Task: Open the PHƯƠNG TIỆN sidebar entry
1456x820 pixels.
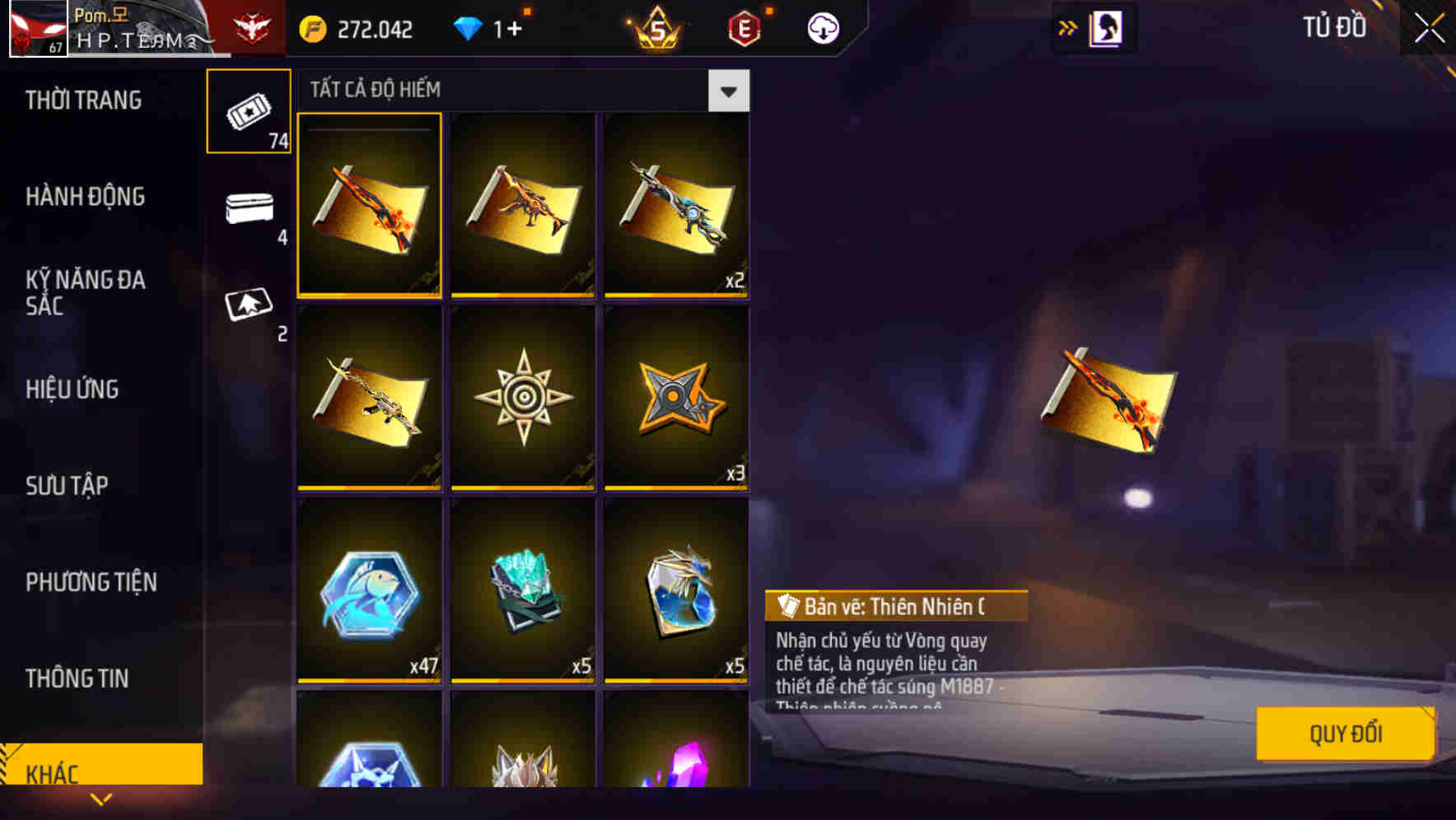Action: 91,582
